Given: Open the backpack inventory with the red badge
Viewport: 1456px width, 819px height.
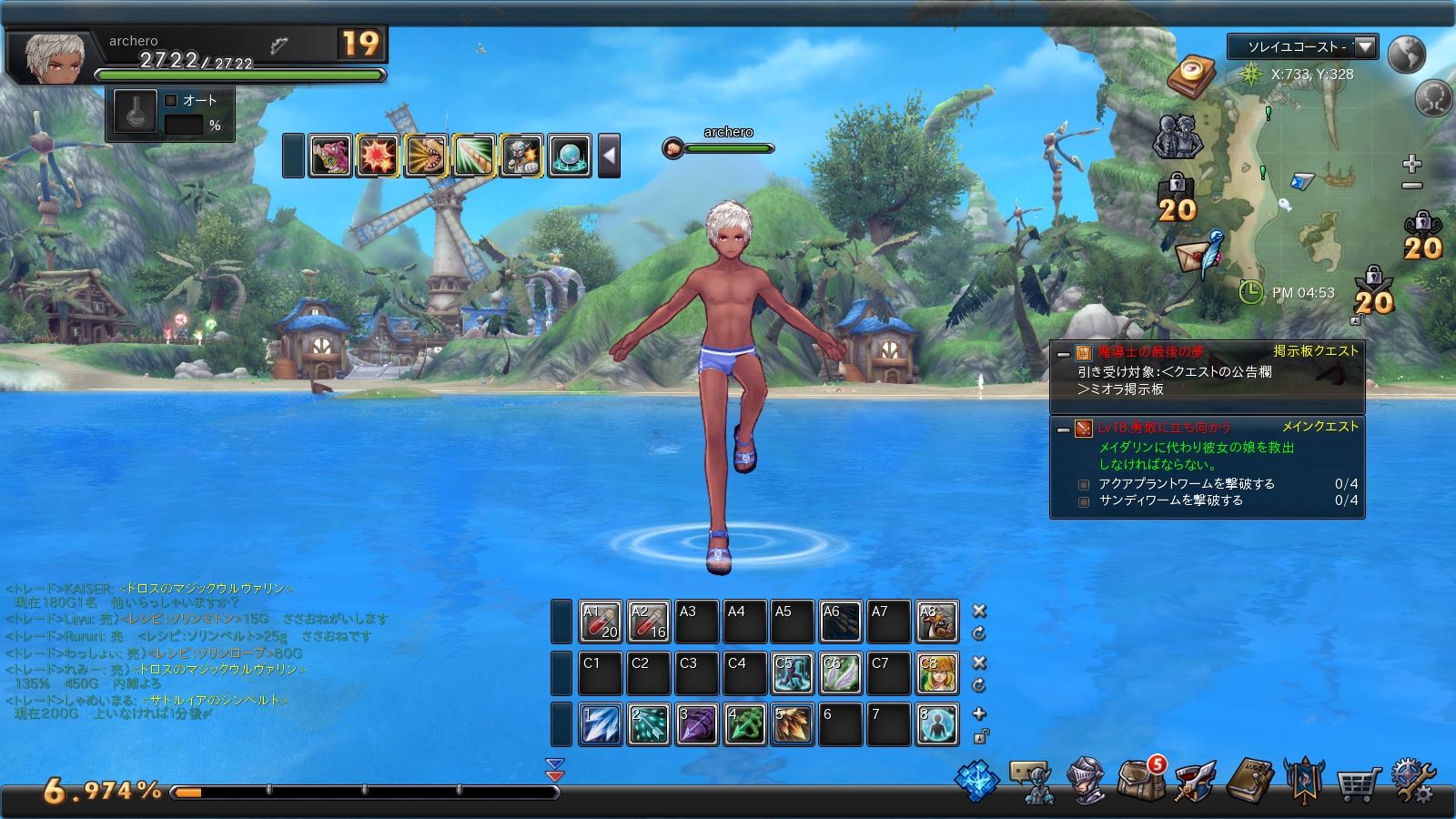Looking at the screenshot, I should (1141, 779).
